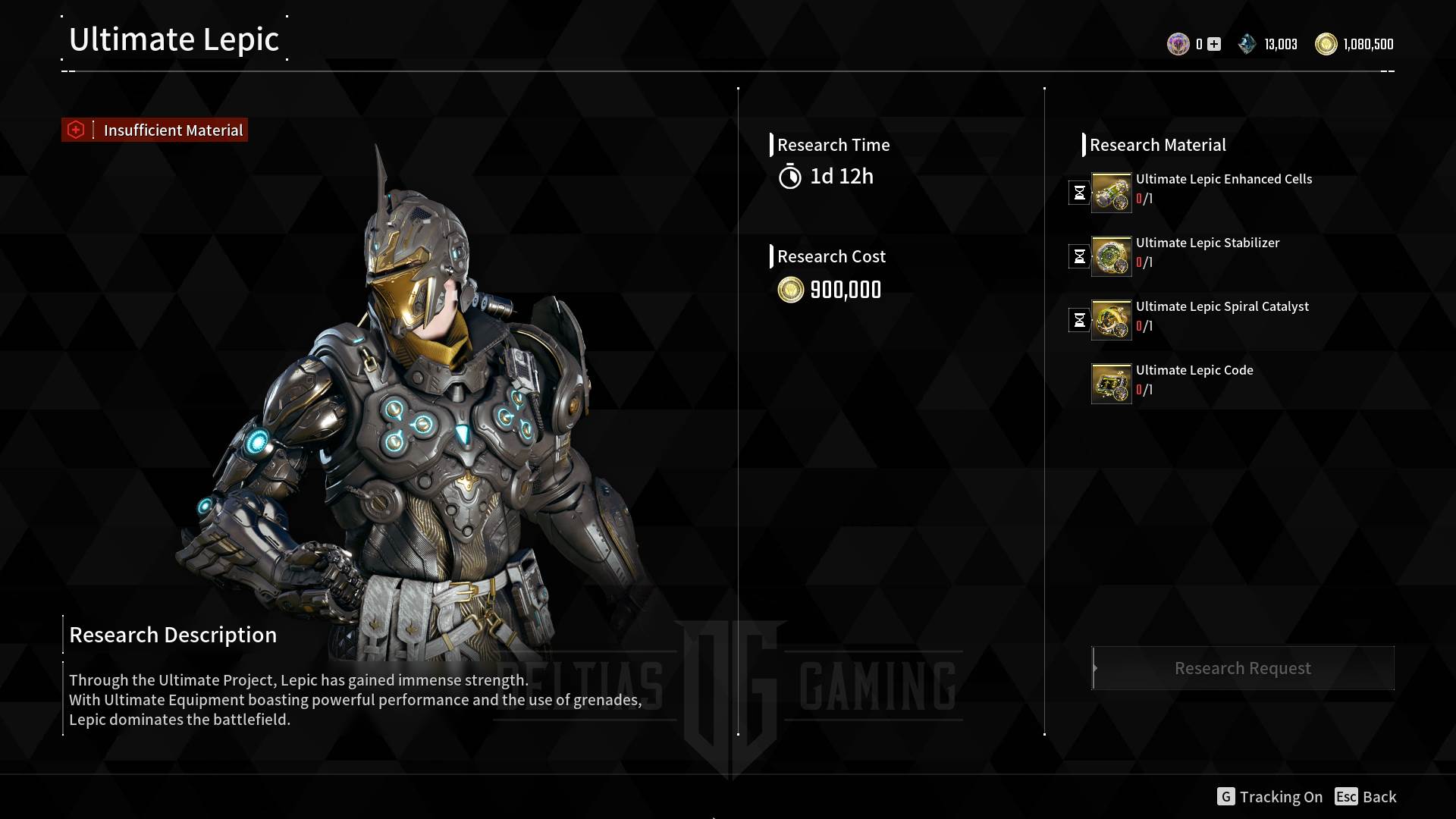Open the hourglass icon beside Stabilizer
This screenshot has height=819, width=1456.
[1079, 256]
